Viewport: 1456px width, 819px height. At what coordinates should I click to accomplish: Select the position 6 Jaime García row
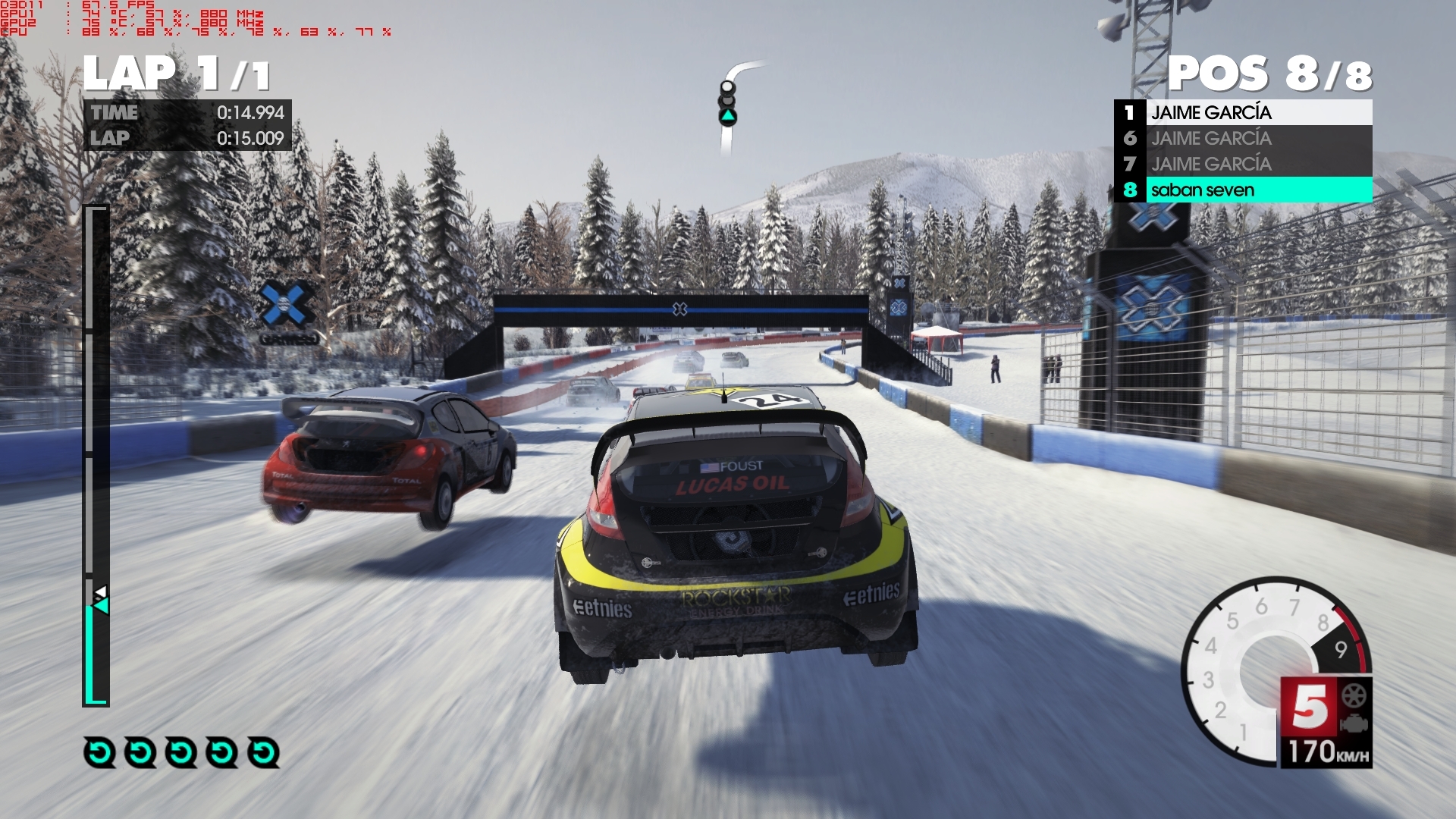pyautogui.click(x=1242, y=138)
